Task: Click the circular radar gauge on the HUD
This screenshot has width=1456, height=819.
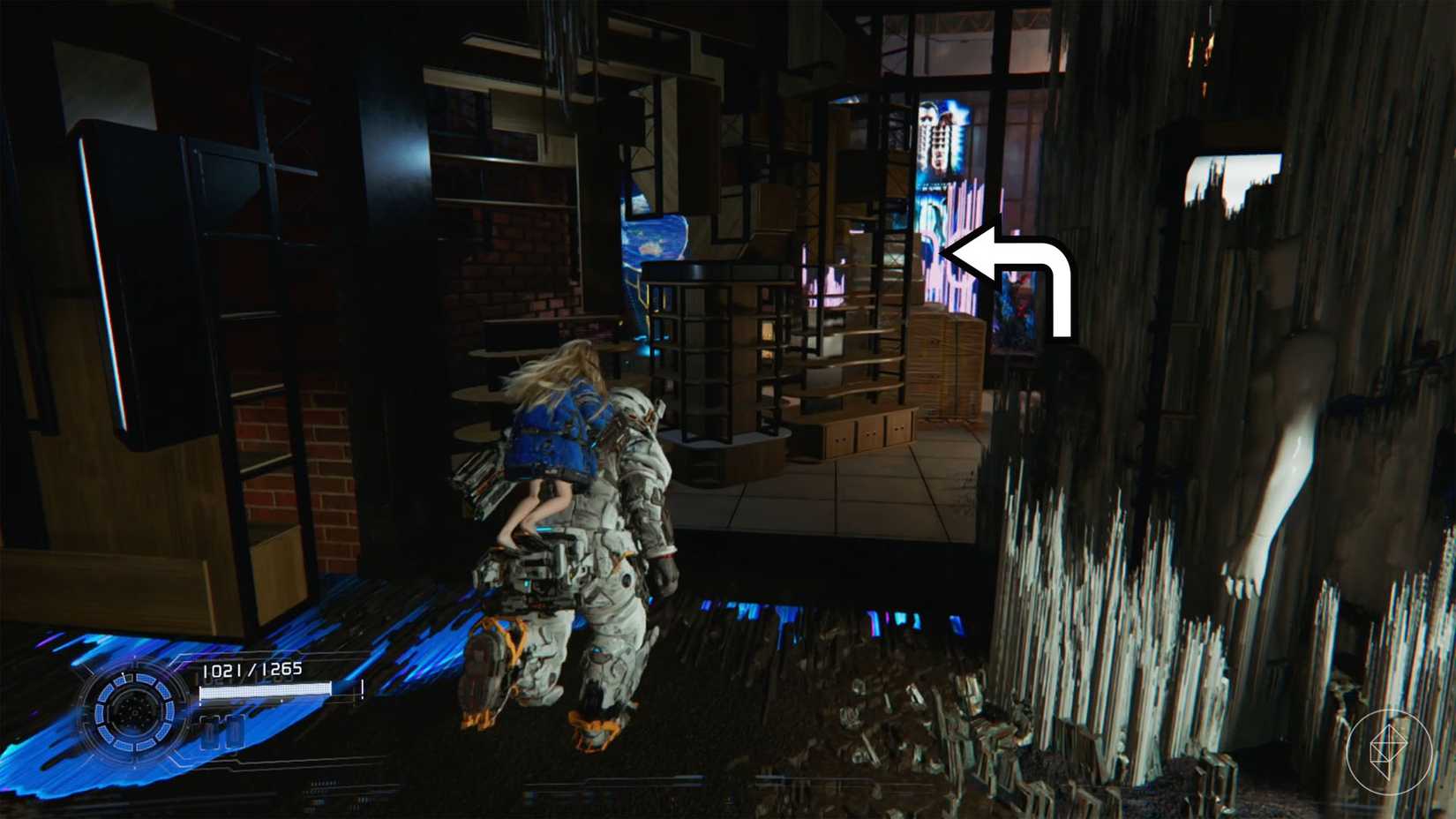Action: point(136,712)
